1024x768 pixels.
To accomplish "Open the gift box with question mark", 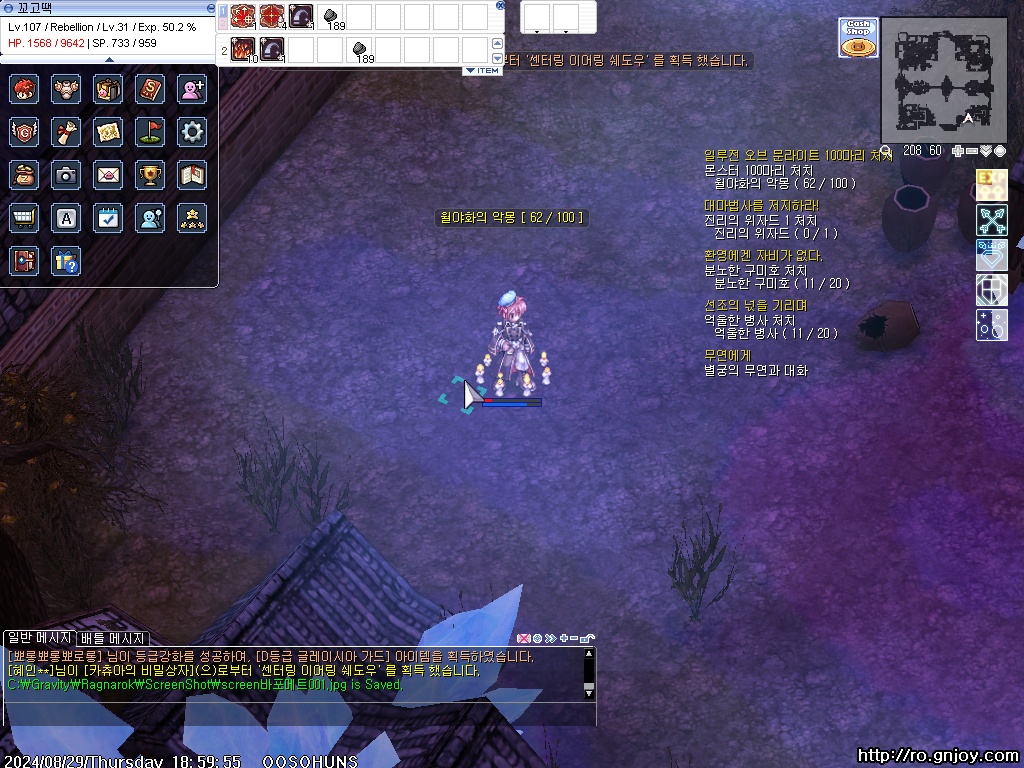I will 66,261.
